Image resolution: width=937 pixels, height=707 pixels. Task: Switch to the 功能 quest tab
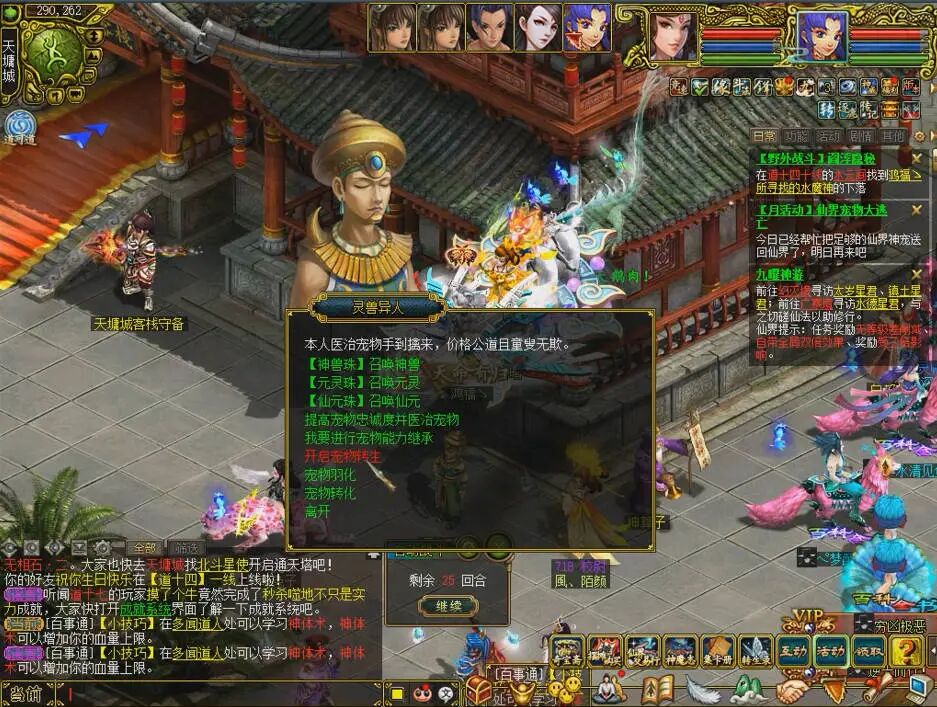pyautogui.click(x=796, y=136)
